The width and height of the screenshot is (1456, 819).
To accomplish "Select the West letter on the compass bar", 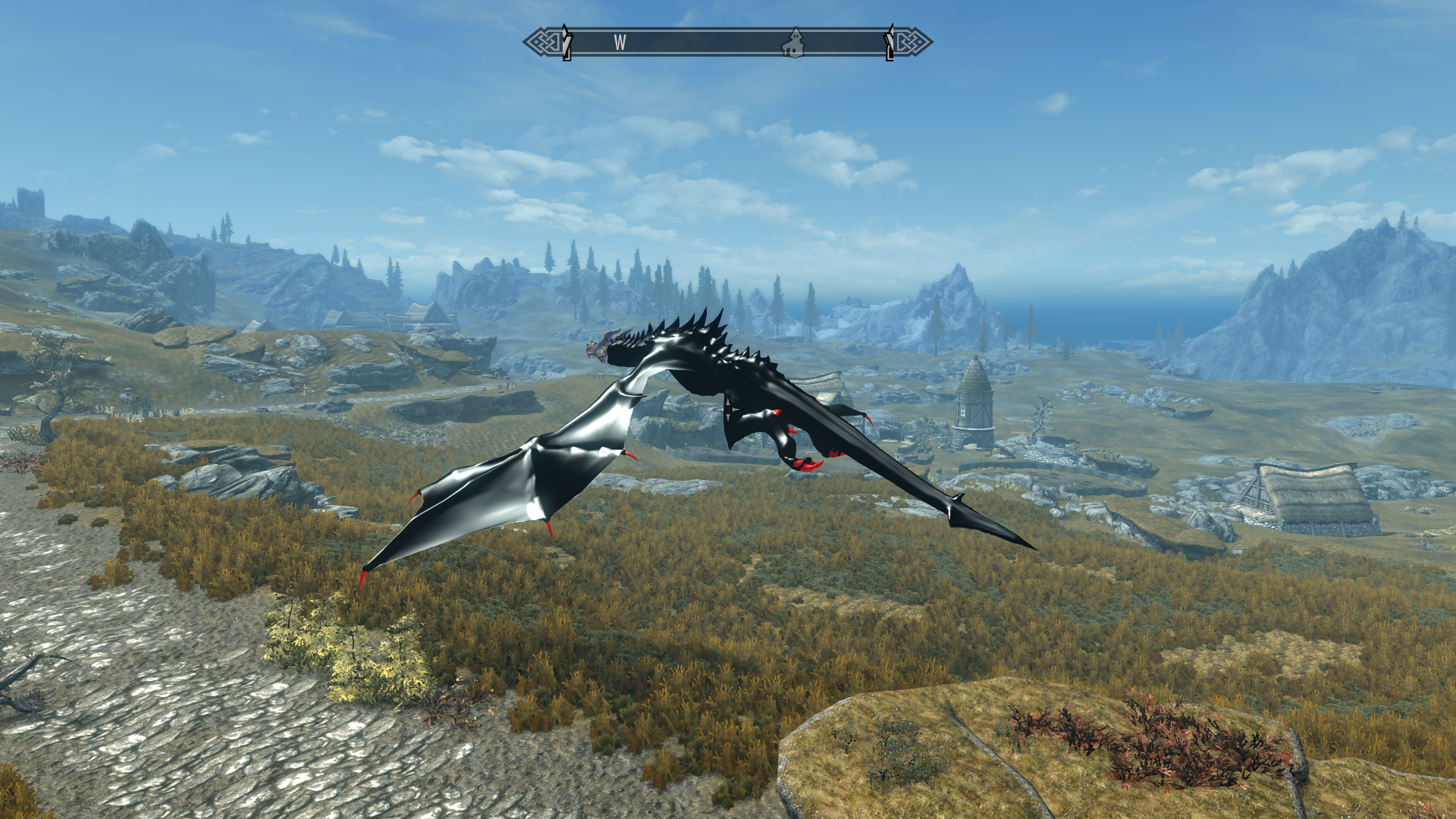I will tap(620, 43).
